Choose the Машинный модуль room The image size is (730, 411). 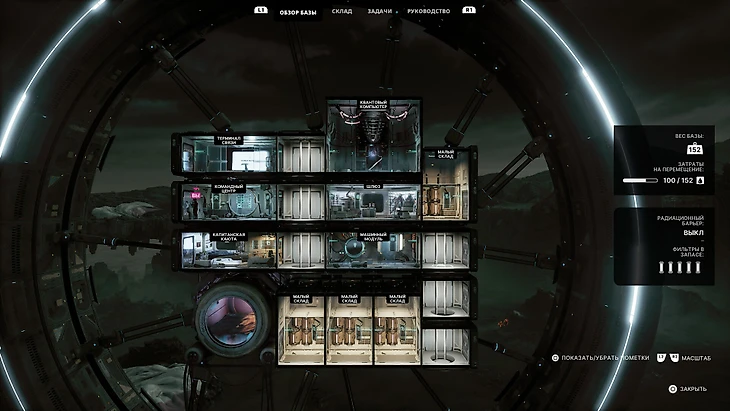point(373,250)
